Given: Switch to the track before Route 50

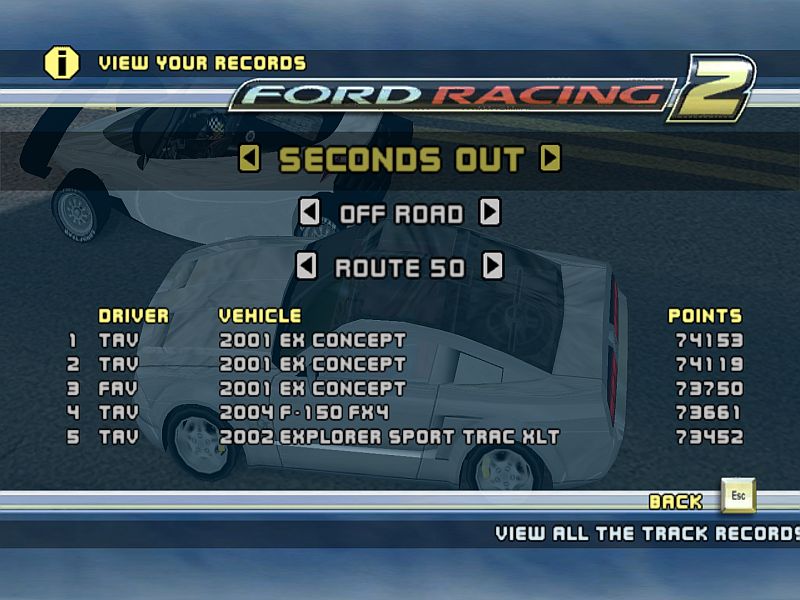Looking at the screenshot, I should click(x=308, y=267).
